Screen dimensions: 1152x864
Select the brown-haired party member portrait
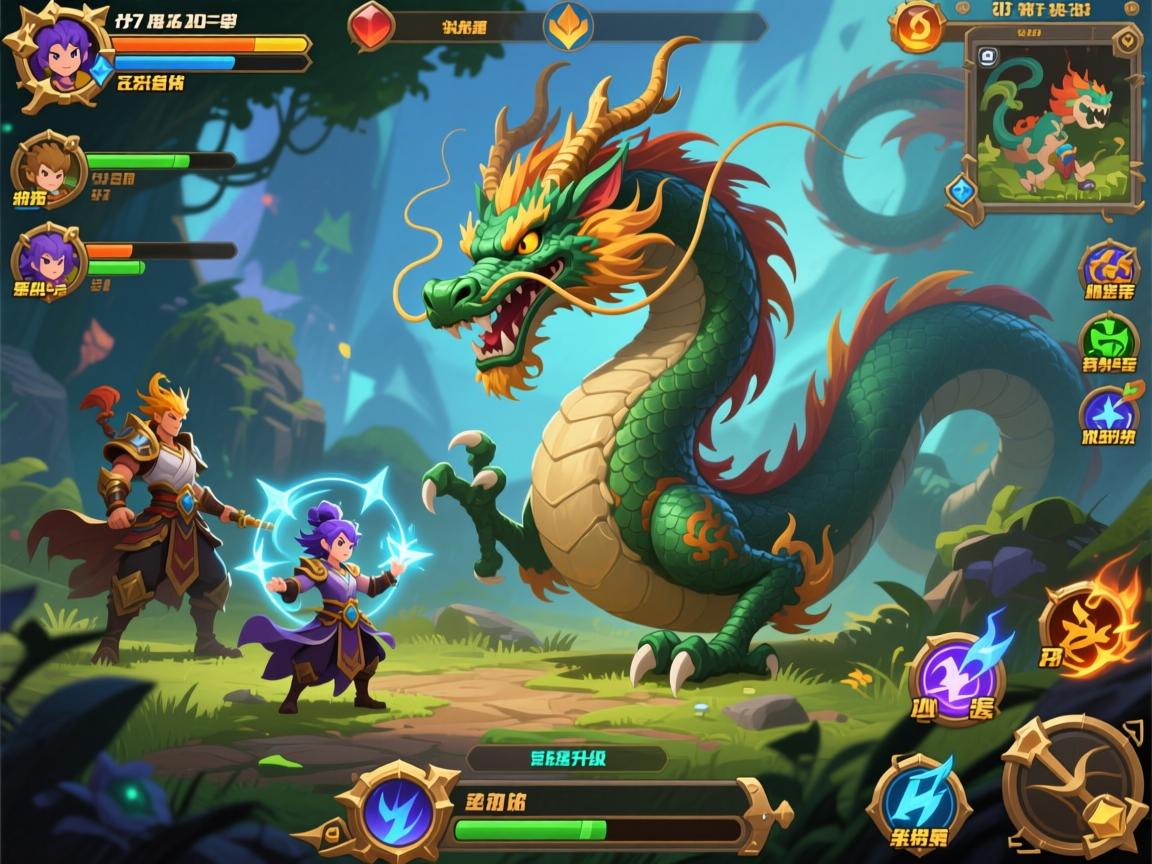(47, 169)
